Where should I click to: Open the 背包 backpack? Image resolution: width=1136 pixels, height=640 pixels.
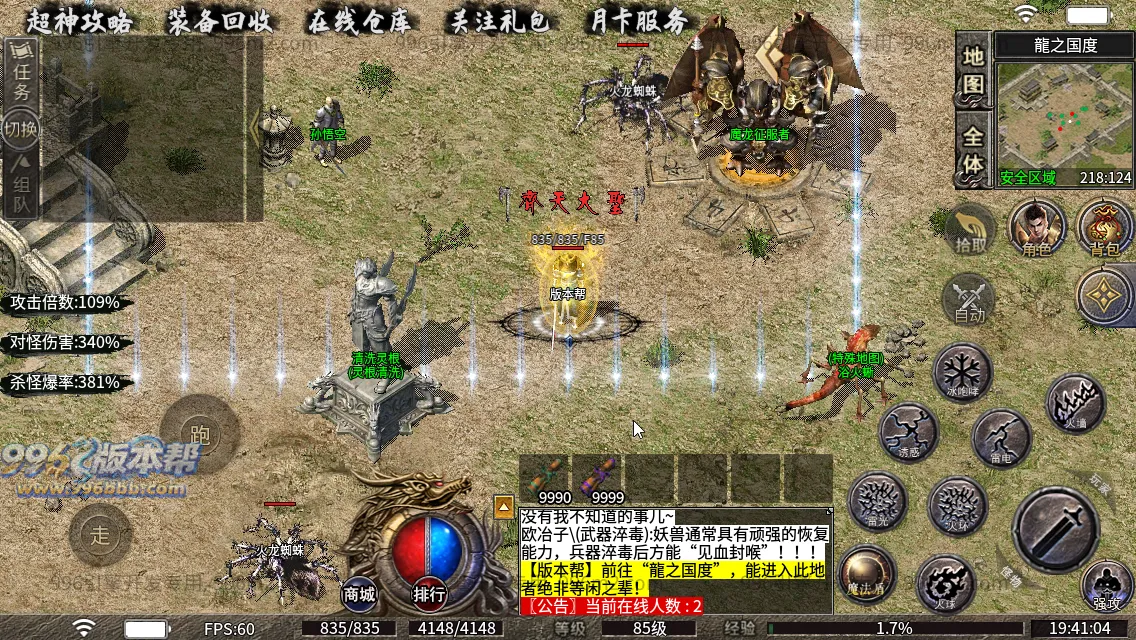pos(1105,228)
